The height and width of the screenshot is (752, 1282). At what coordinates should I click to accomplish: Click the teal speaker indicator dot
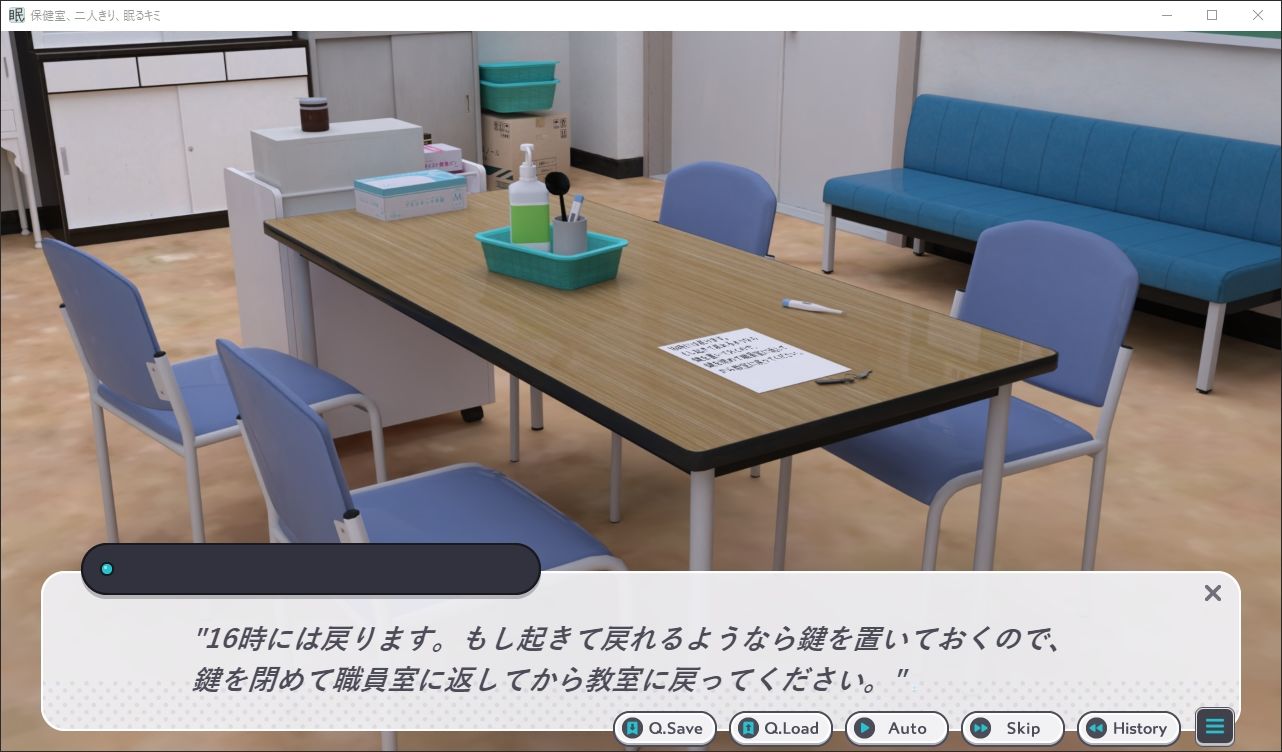[107, 568]
